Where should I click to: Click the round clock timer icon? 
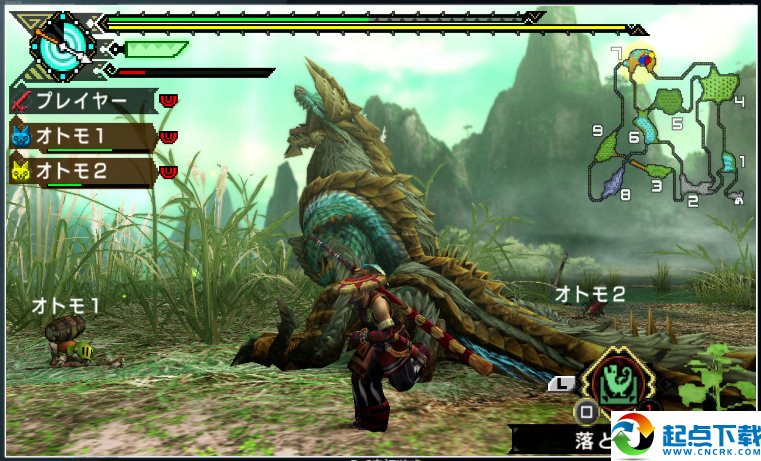(61, 45)
